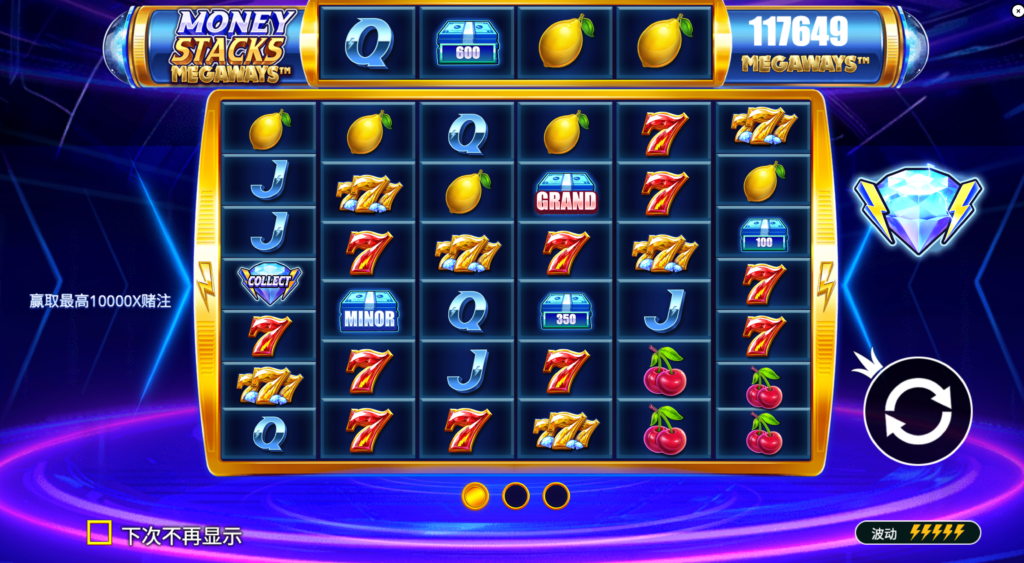Start the game with the circular arrows button
Viewport: 1024px width, 563px height.
tap(917, 410)
